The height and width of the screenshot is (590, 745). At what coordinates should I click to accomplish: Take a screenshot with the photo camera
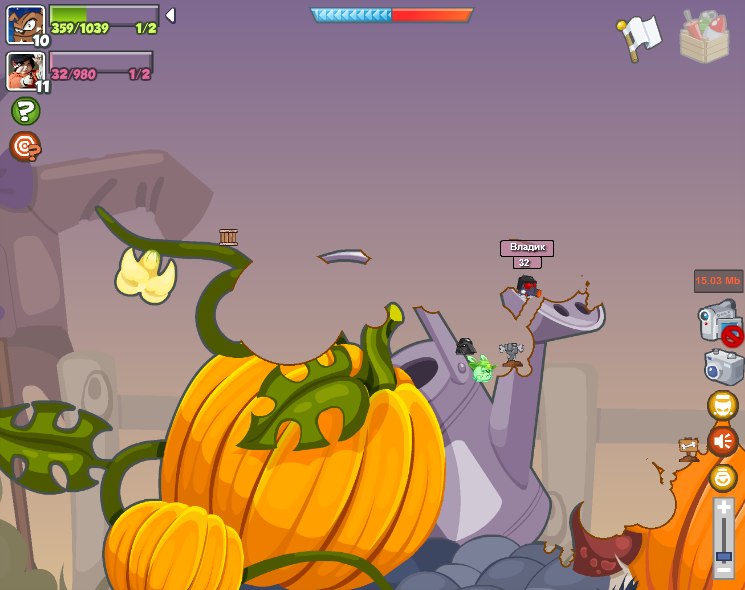[x=723, y=366]
